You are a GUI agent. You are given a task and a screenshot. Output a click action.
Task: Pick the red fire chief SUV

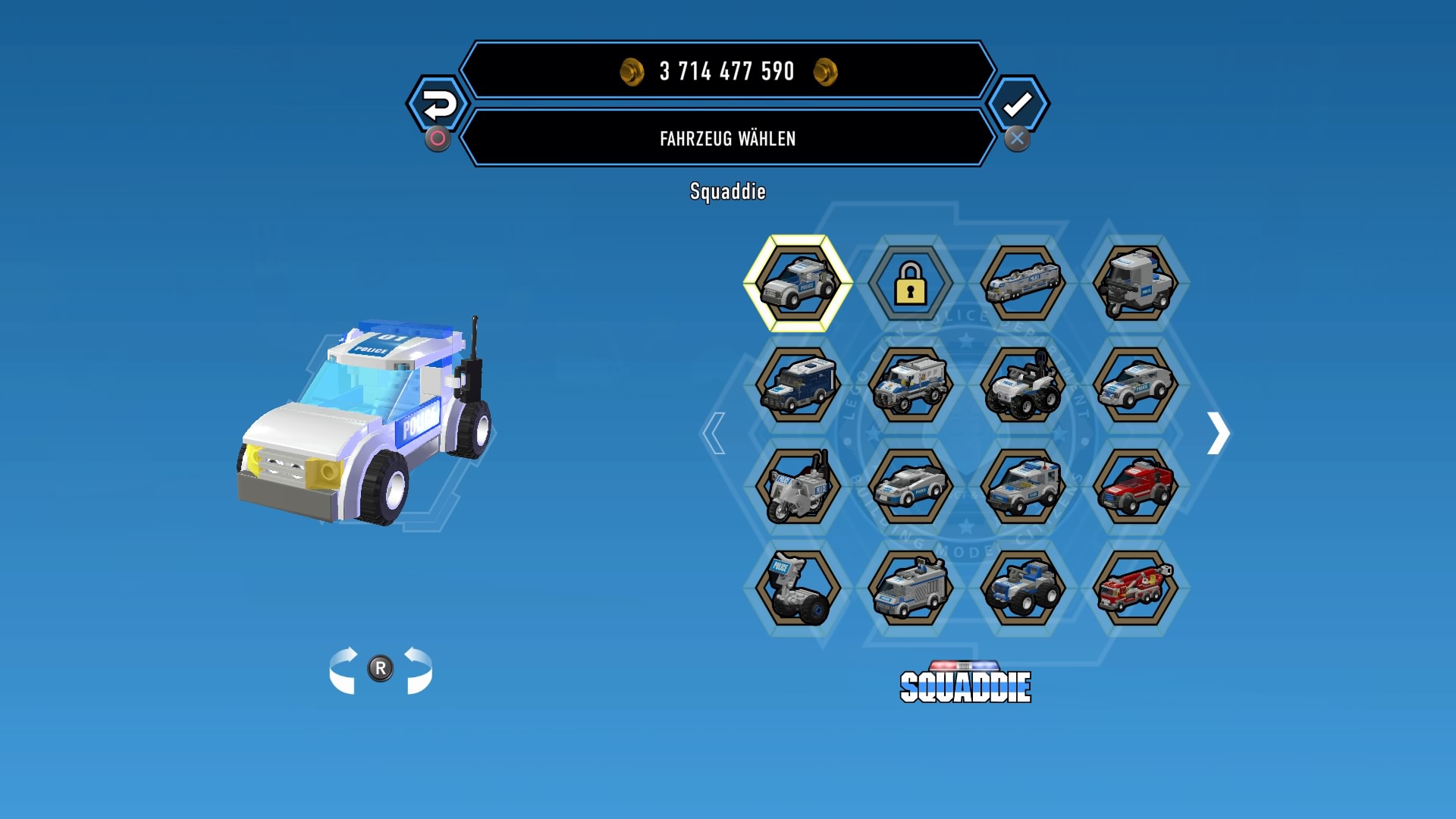[1135, 486]
